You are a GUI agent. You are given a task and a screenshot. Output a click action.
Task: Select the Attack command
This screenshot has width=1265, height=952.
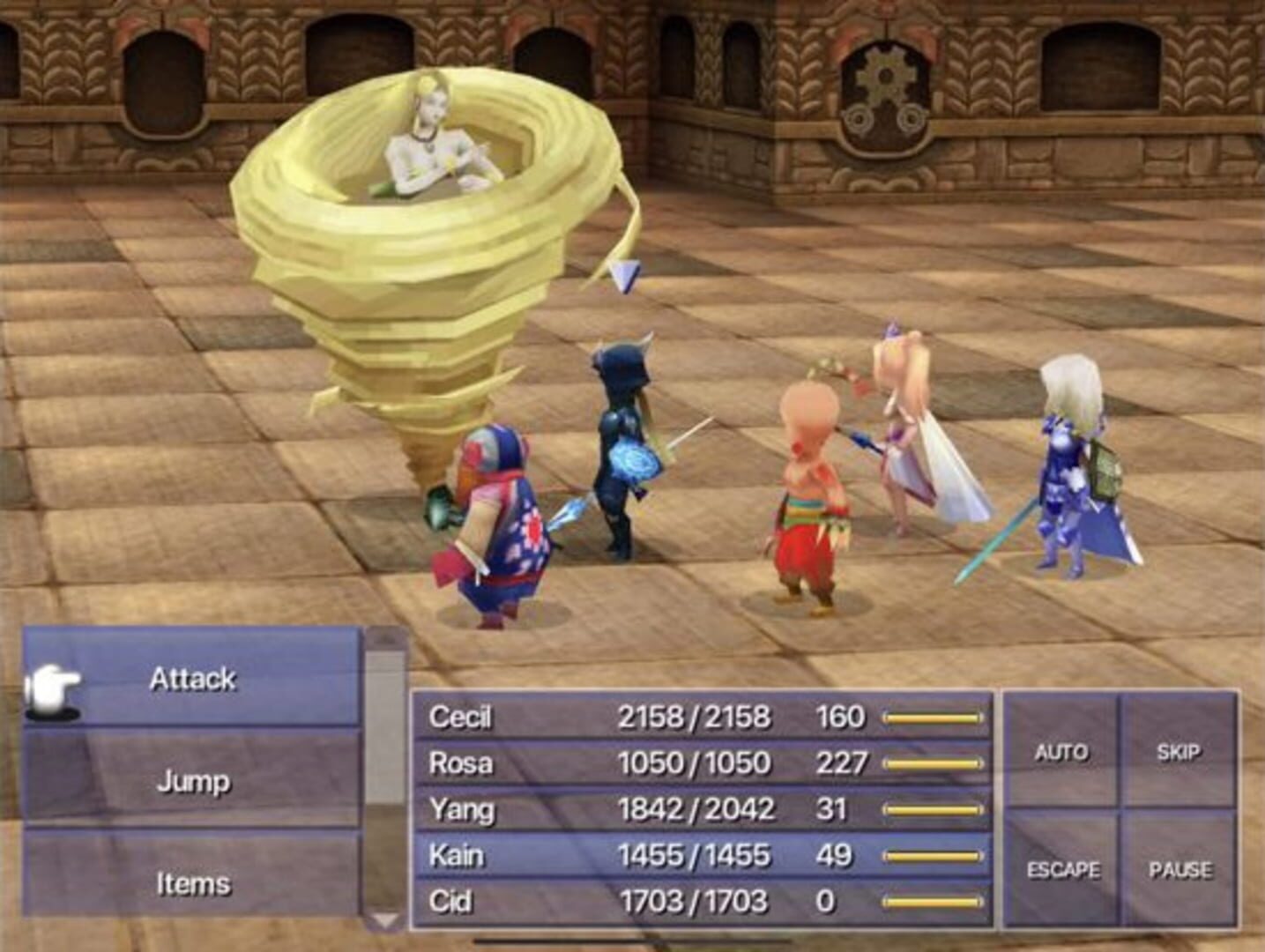[192, 680]
